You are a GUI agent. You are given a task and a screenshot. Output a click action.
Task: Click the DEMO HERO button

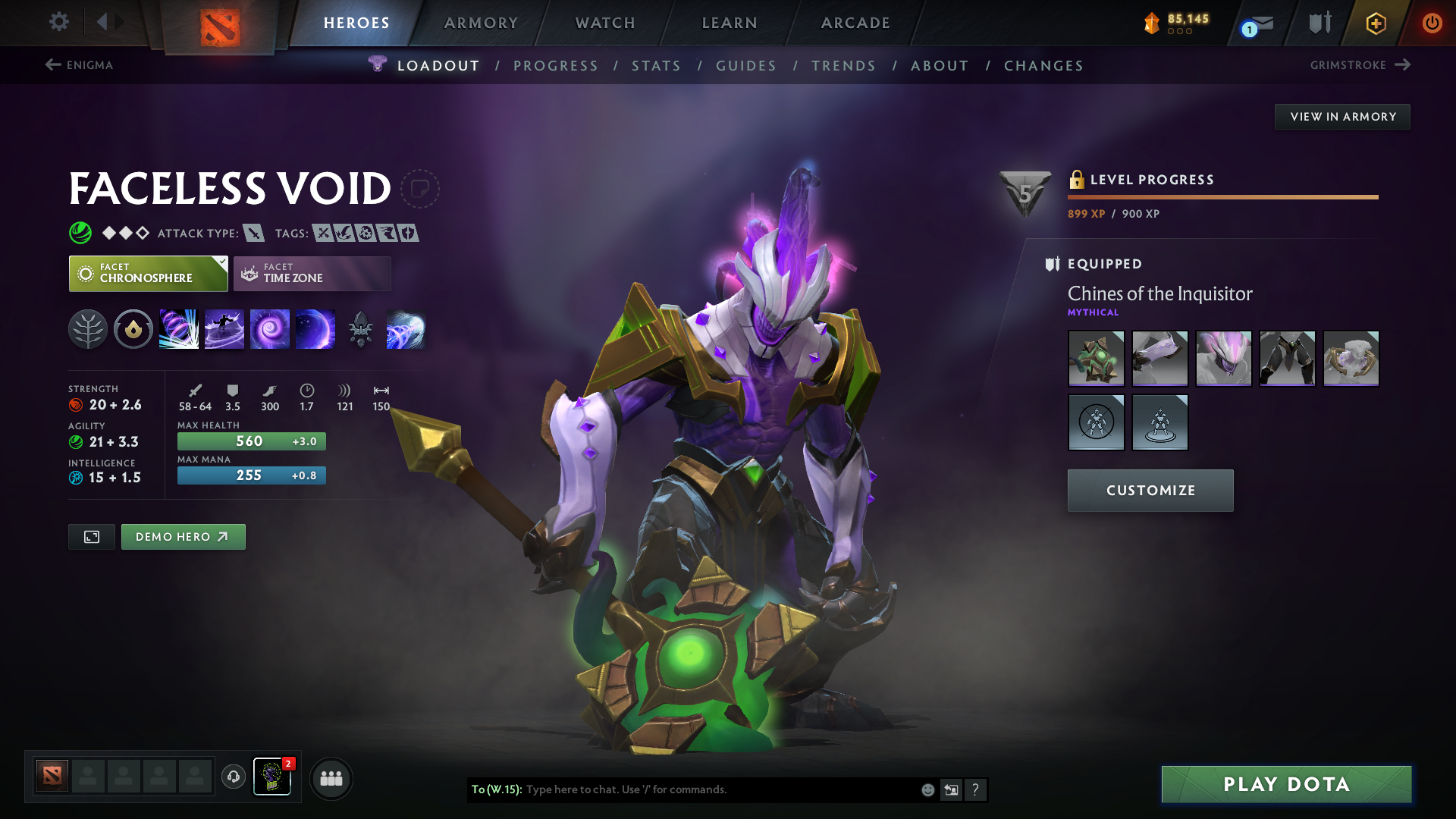click(183, 536)
